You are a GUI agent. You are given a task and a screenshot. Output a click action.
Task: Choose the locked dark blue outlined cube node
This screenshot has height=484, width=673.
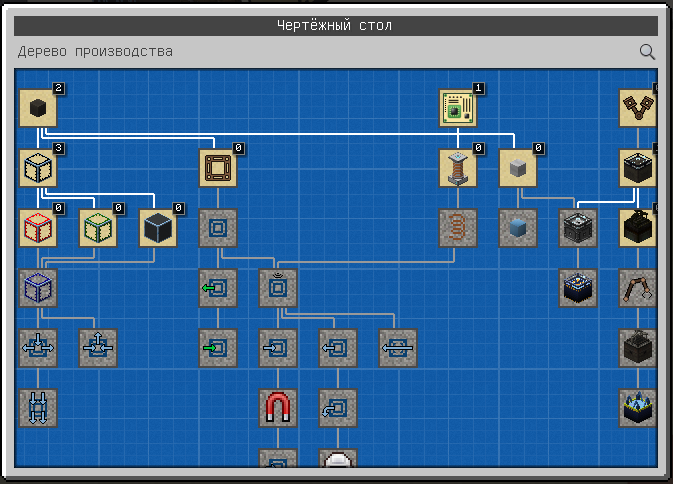38,288
